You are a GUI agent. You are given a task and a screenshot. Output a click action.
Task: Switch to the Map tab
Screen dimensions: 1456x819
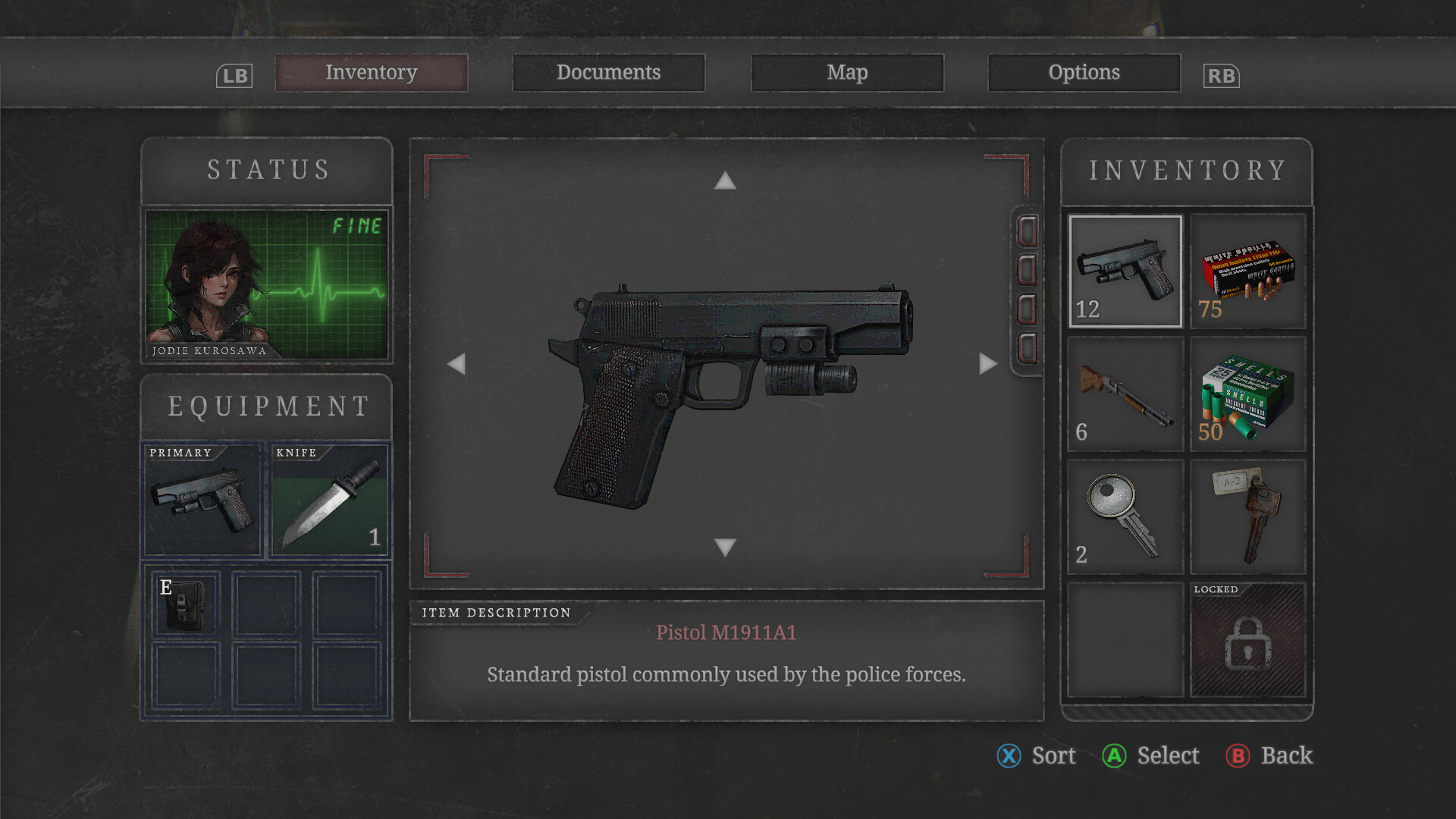tap(847, 73)
